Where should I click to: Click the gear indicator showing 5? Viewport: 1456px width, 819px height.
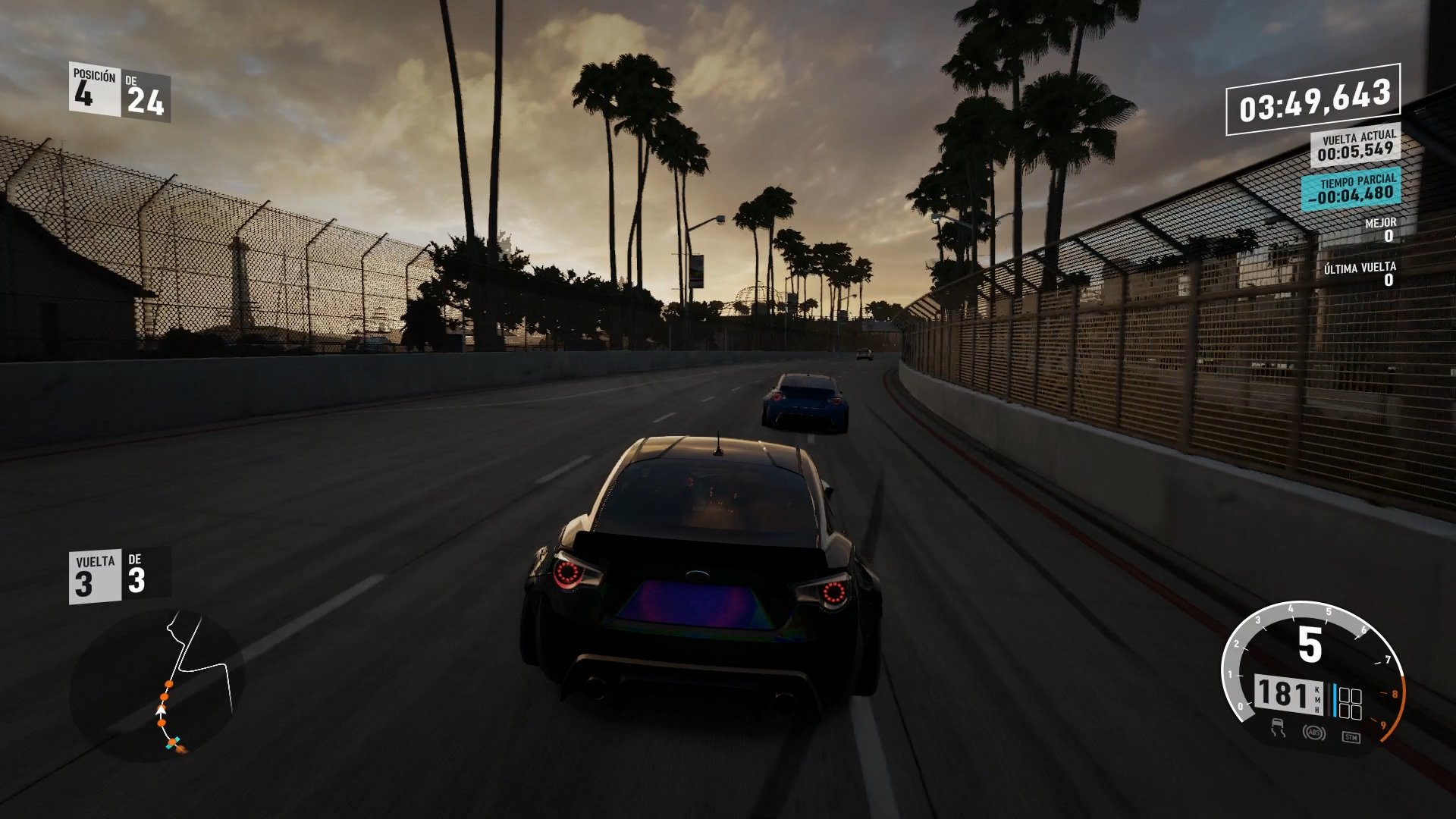[1310, 644]
